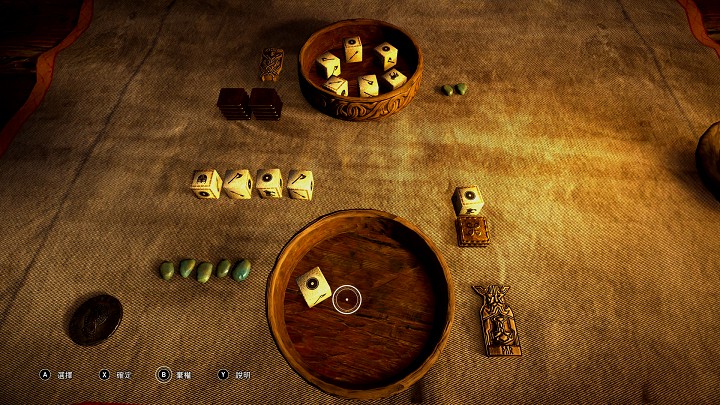Choose the shield die in the kept row

(x=268, y=183)
